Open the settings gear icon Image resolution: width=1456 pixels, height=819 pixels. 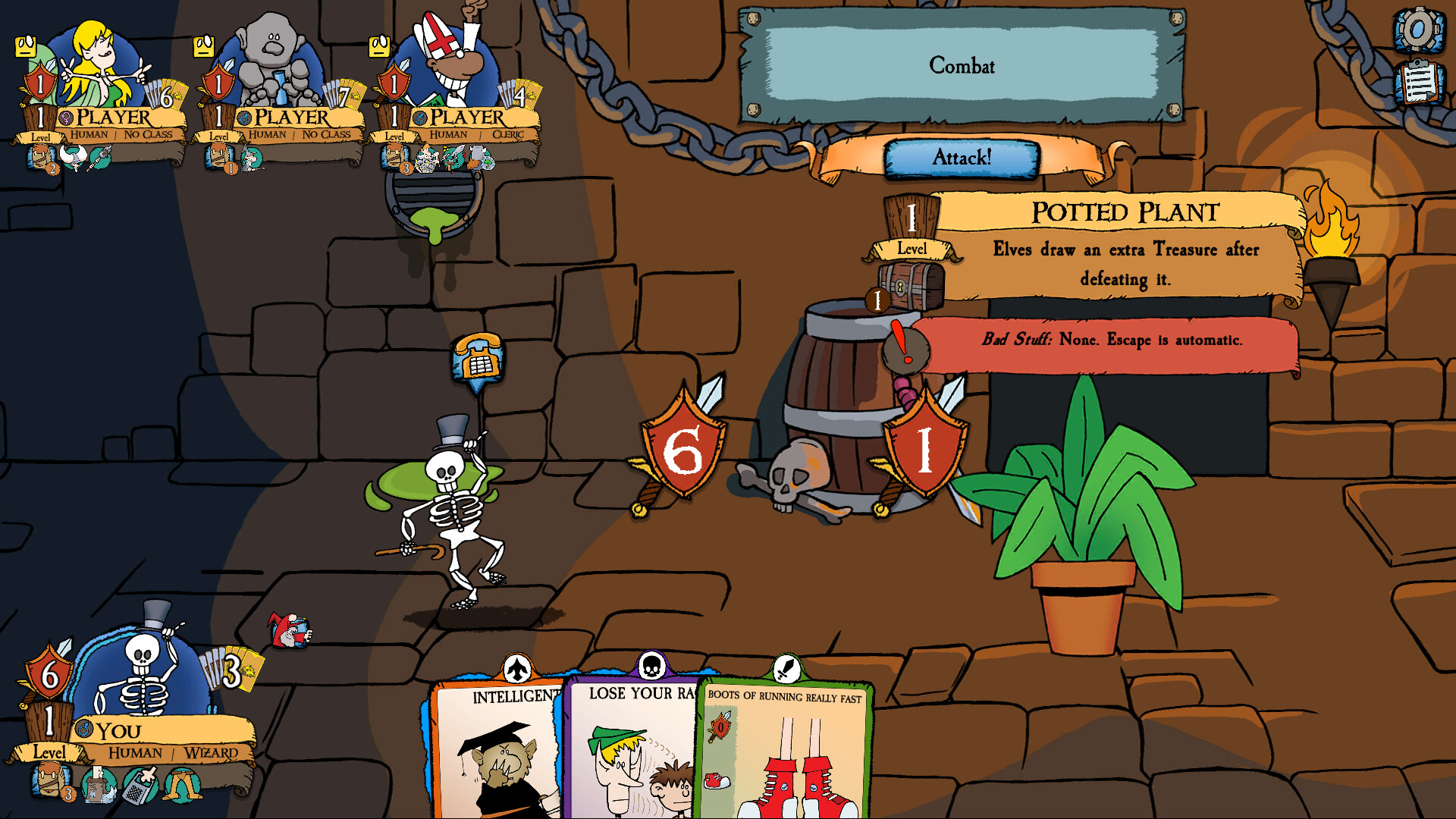[x=1418, y=30]
